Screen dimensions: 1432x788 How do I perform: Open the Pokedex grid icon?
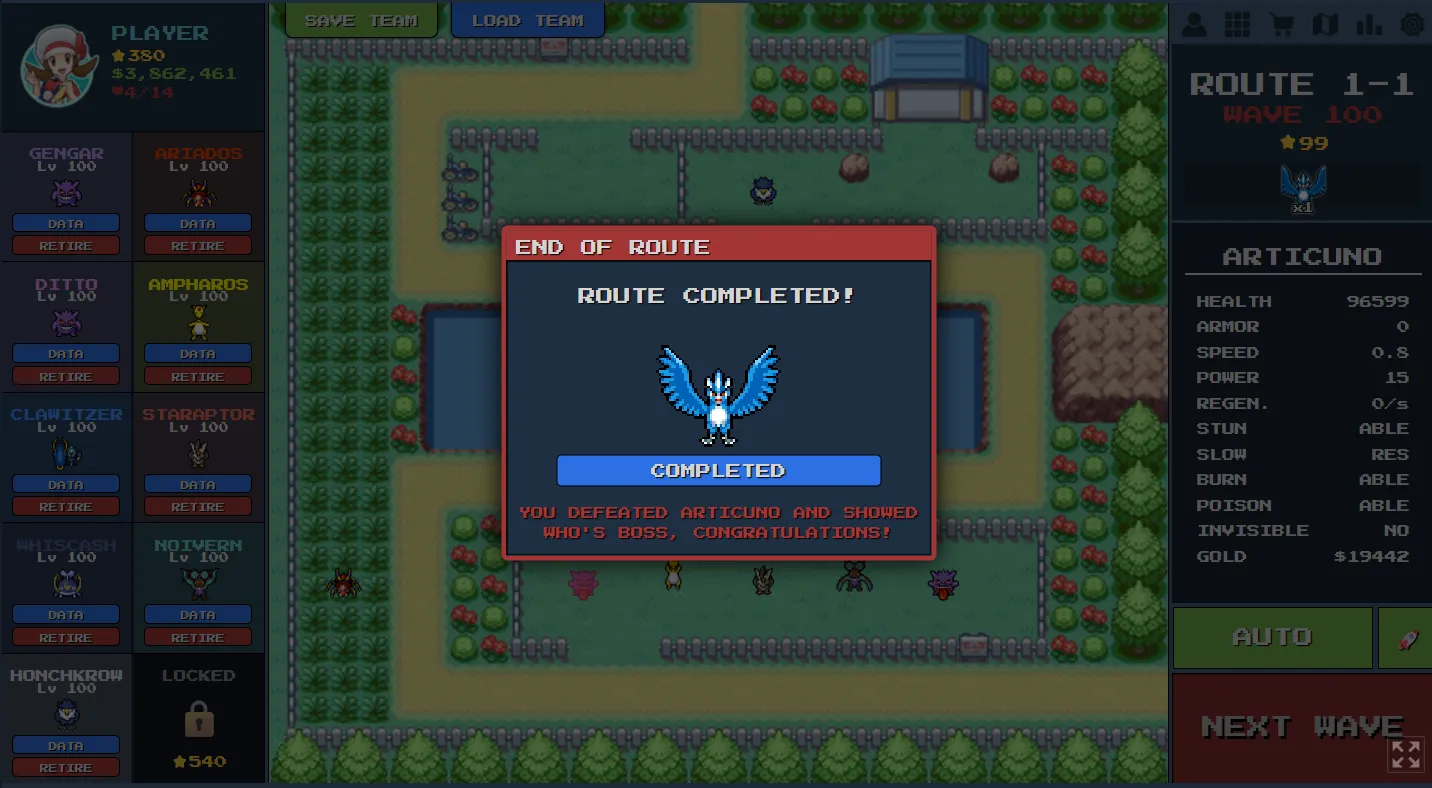click(1239, 23)
